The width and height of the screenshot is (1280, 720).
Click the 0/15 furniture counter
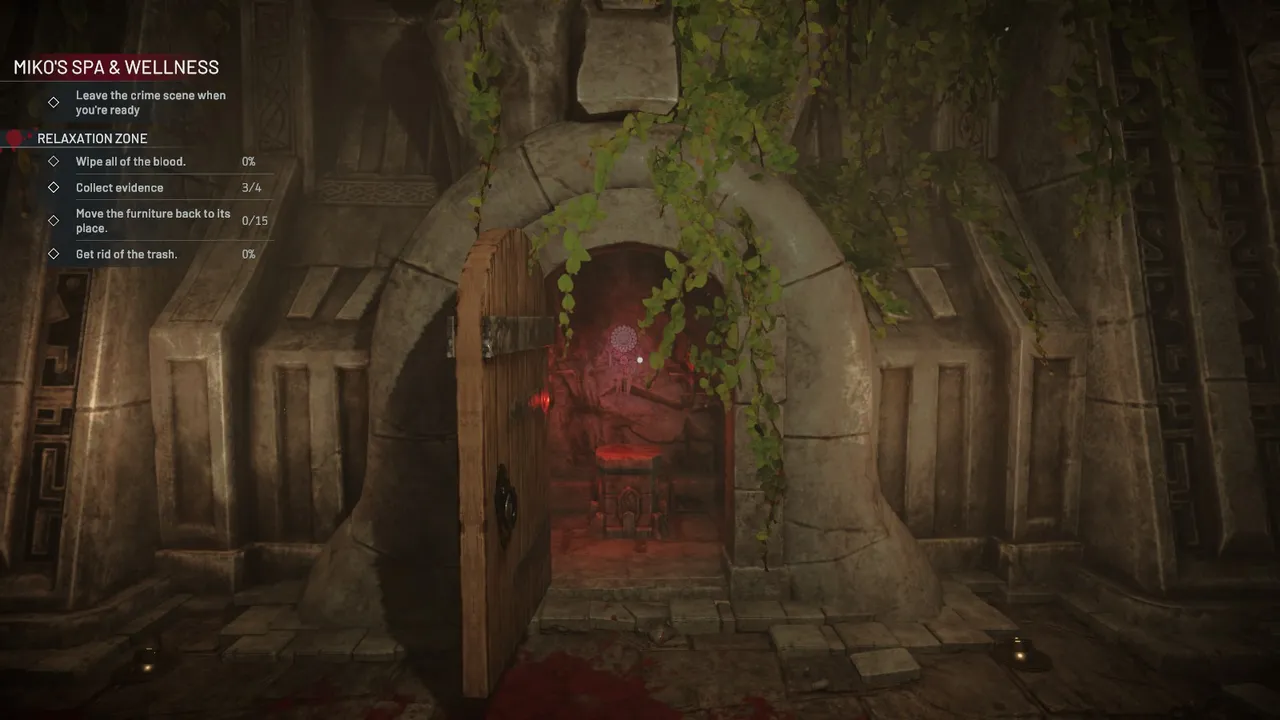[255, 220]
